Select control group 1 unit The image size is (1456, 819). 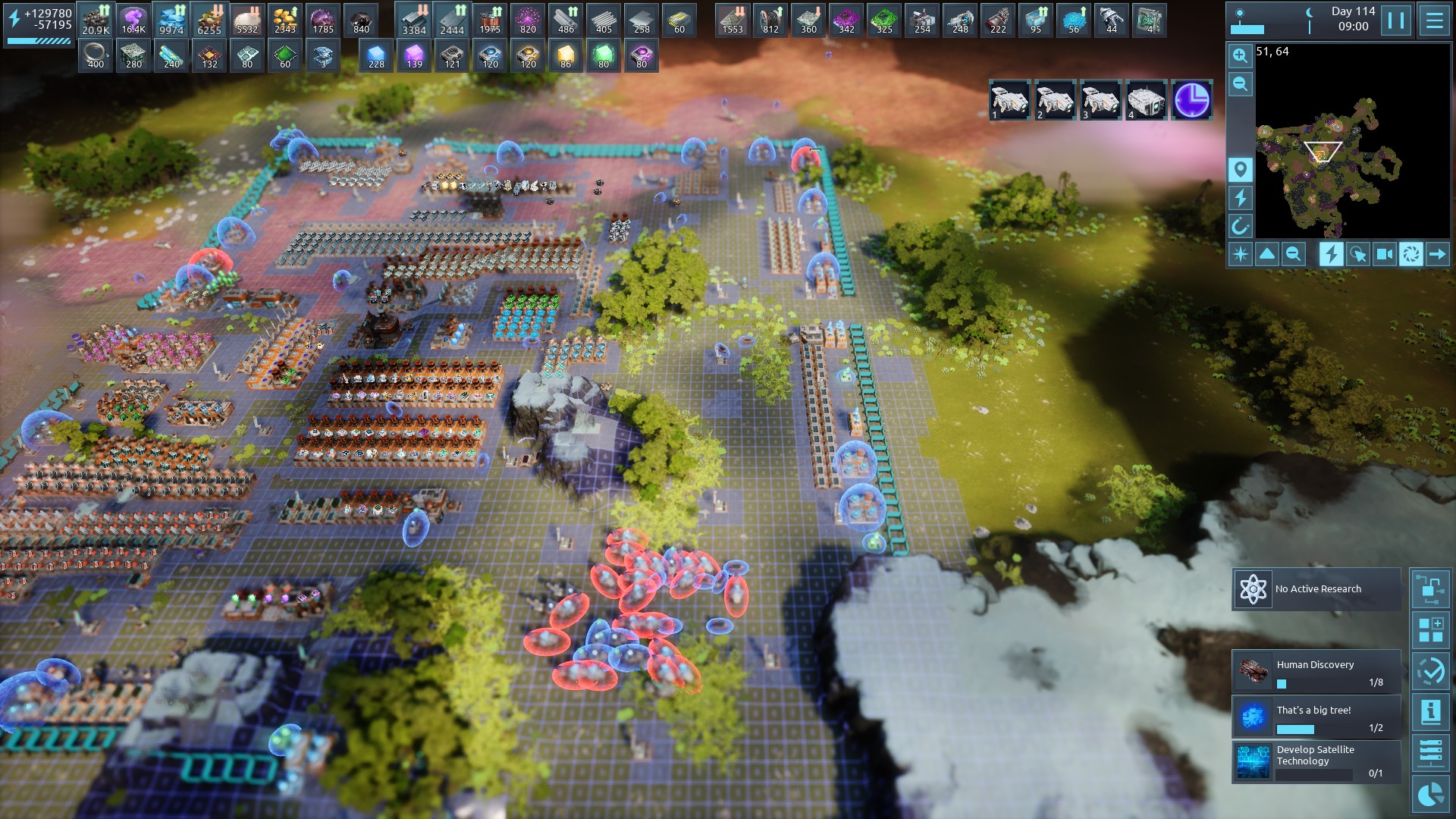pyautogui.click(x=1009, y=100)
